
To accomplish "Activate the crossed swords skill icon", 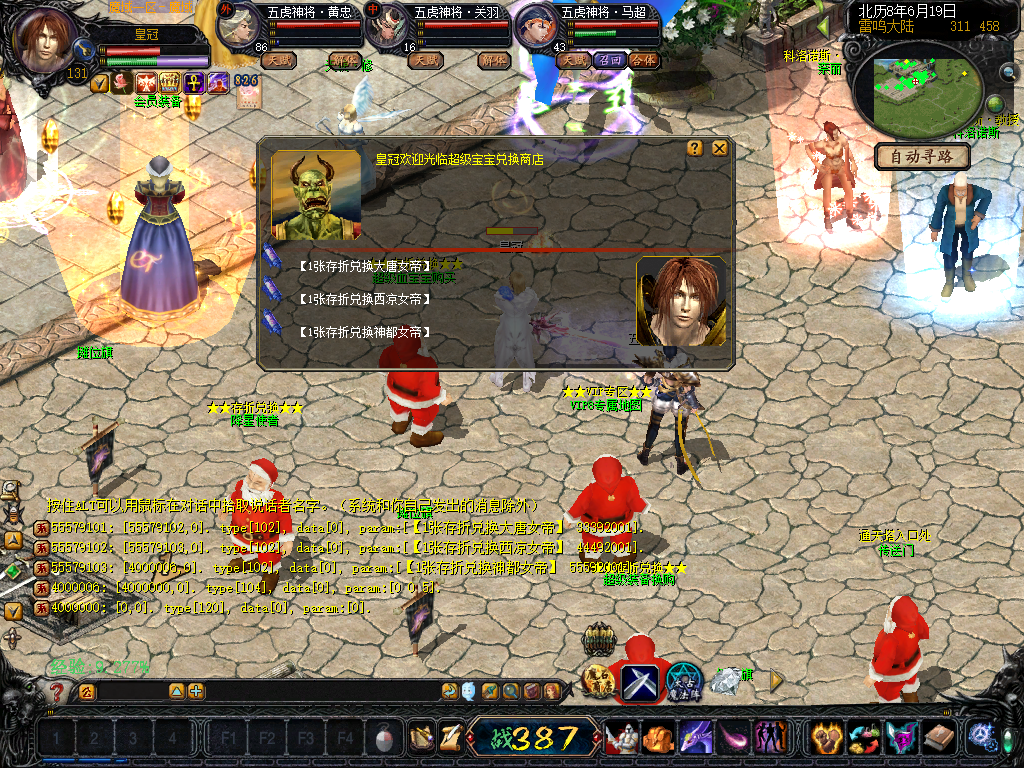I will pos(640,682).
